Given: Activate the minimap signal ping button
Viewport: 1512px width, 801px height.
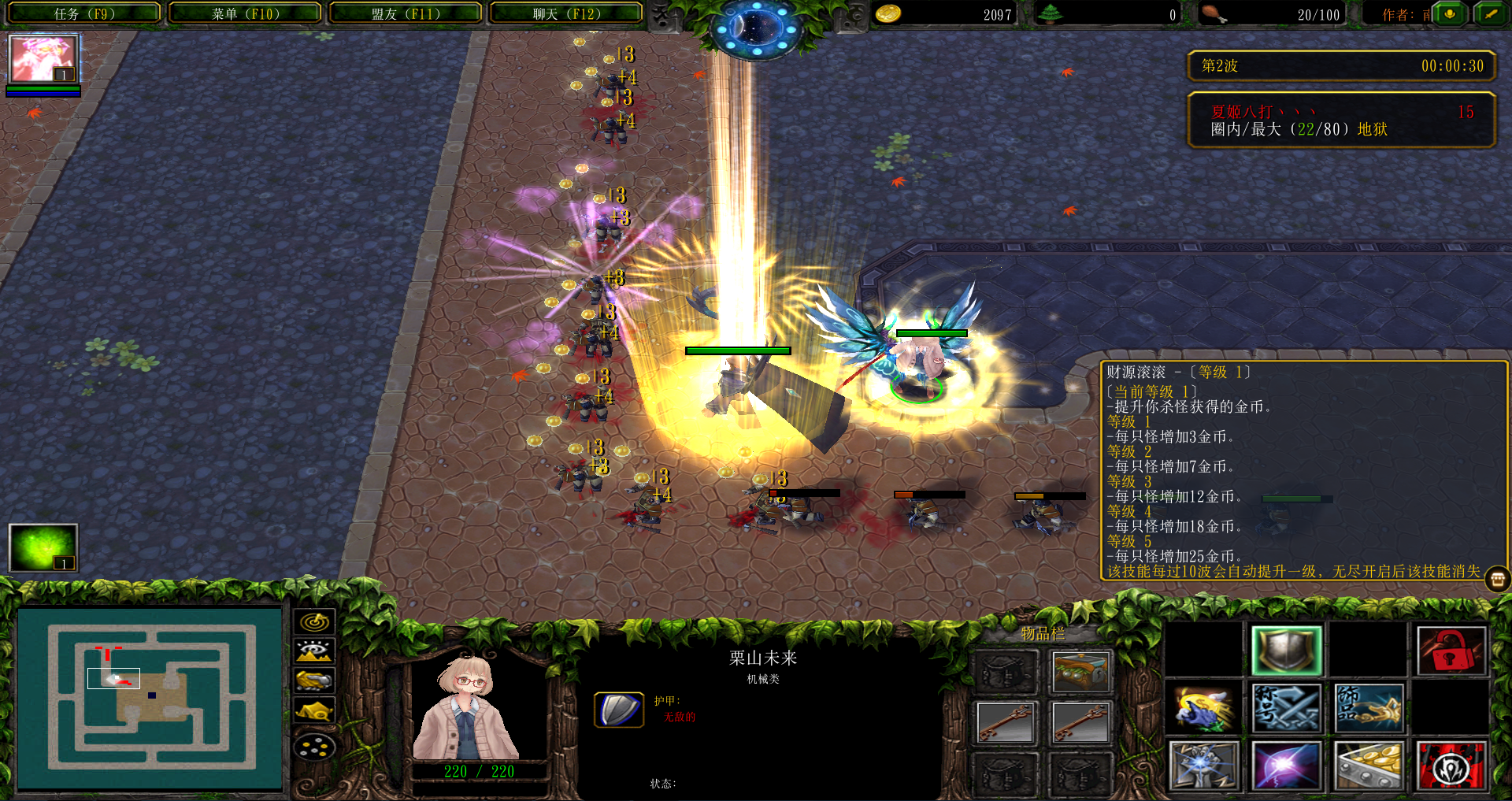Looking at the screenshot, I should click(314, 622).
